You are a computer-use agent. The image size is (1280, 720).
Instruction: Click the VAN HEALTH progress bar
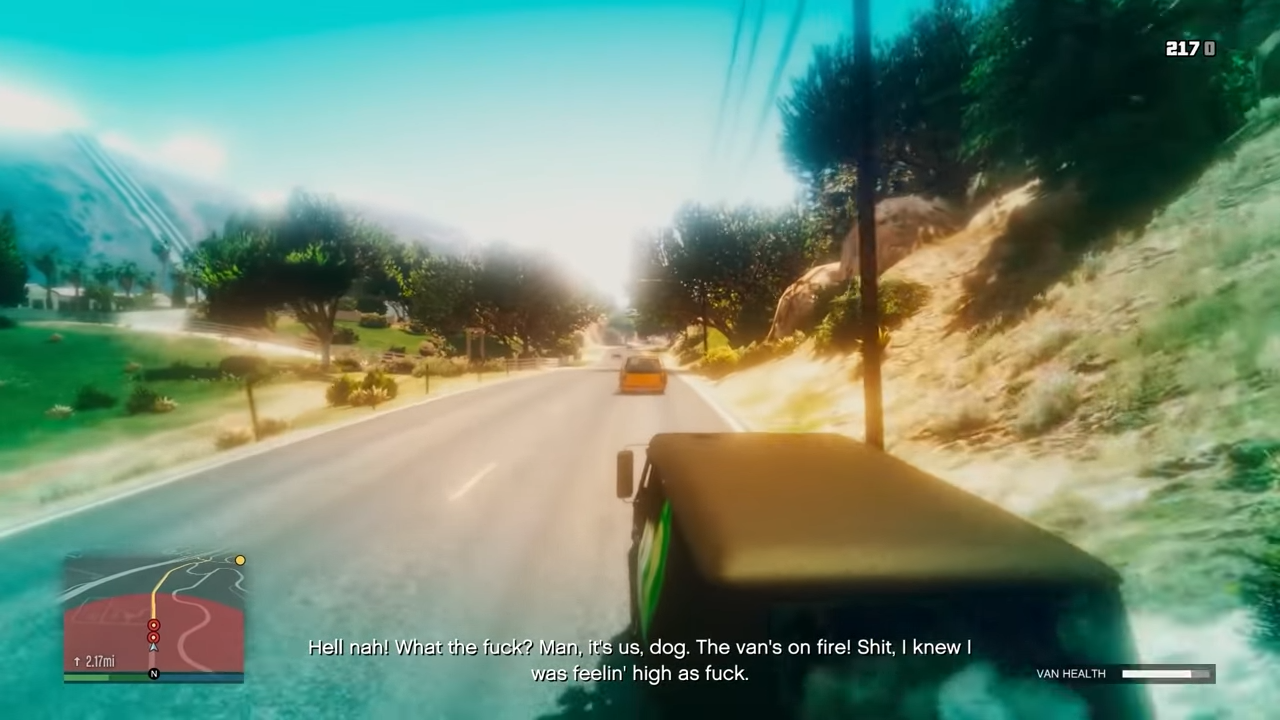(x=1168, y=674)
